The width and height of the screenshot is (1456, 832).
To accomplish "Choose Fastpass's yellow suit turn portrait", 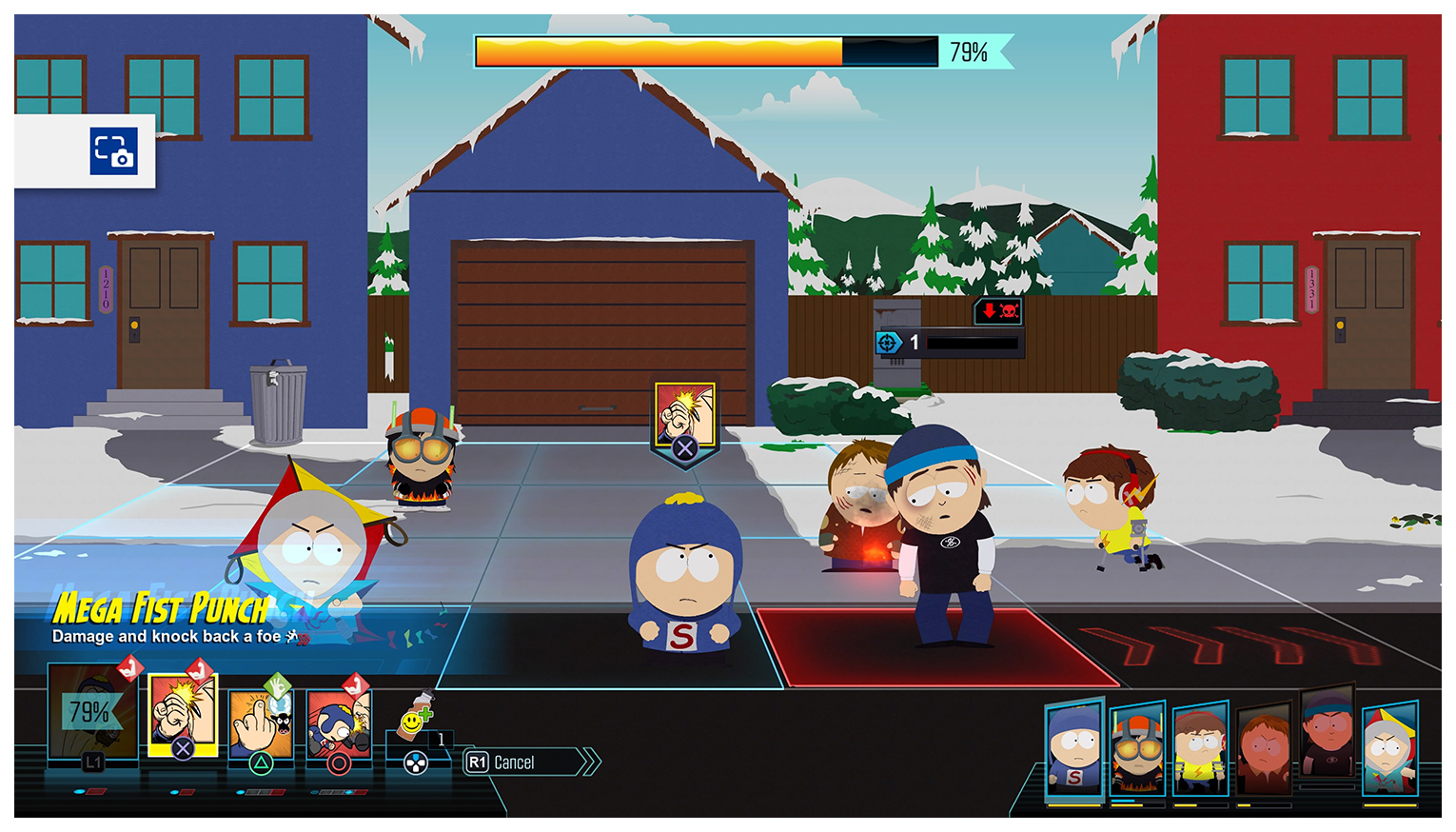I will pos(1200,750).
